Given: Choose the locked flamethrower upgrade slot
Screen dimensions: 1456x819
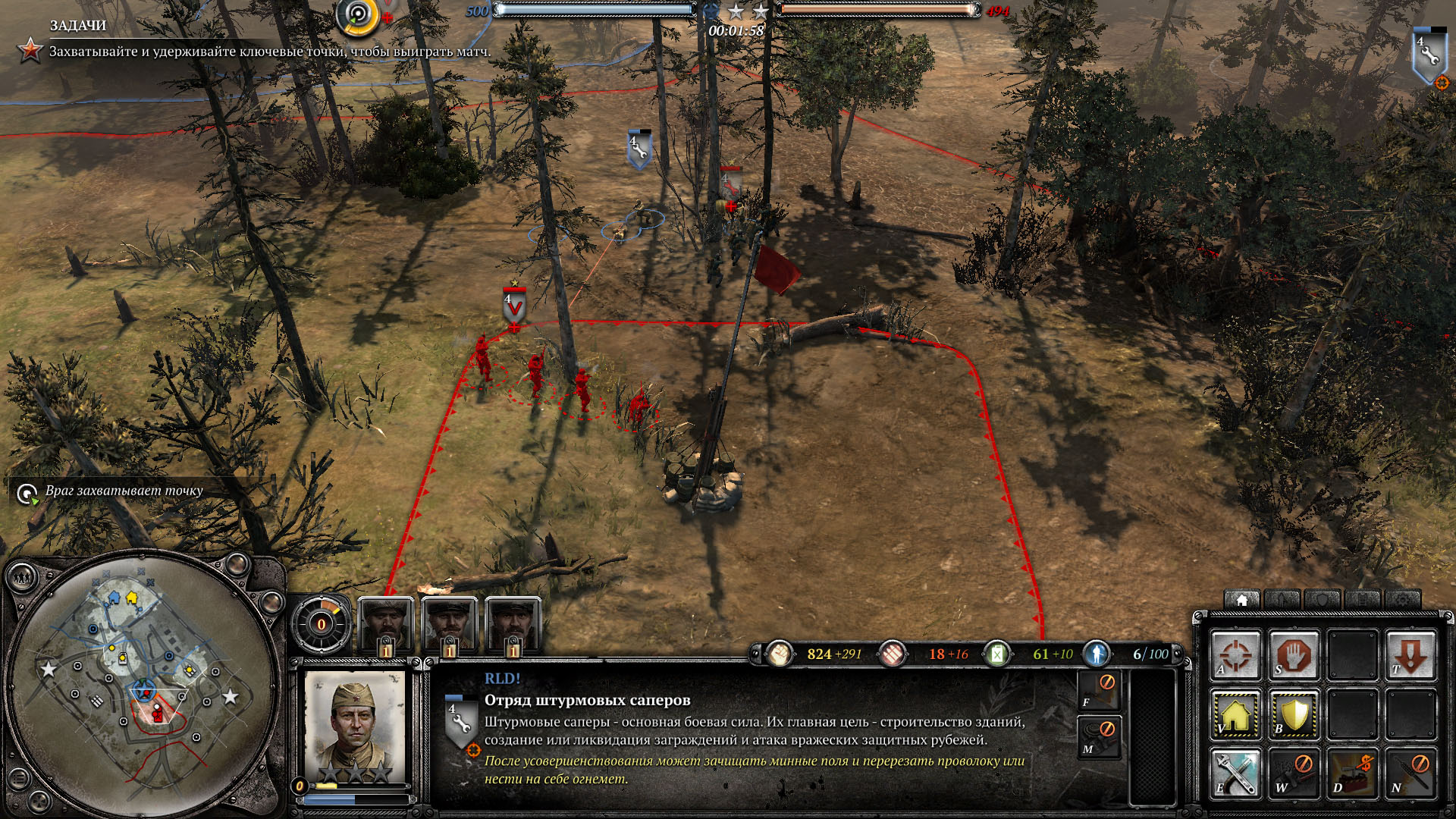Looking at the screenshot, I should tap(1099, 691).
